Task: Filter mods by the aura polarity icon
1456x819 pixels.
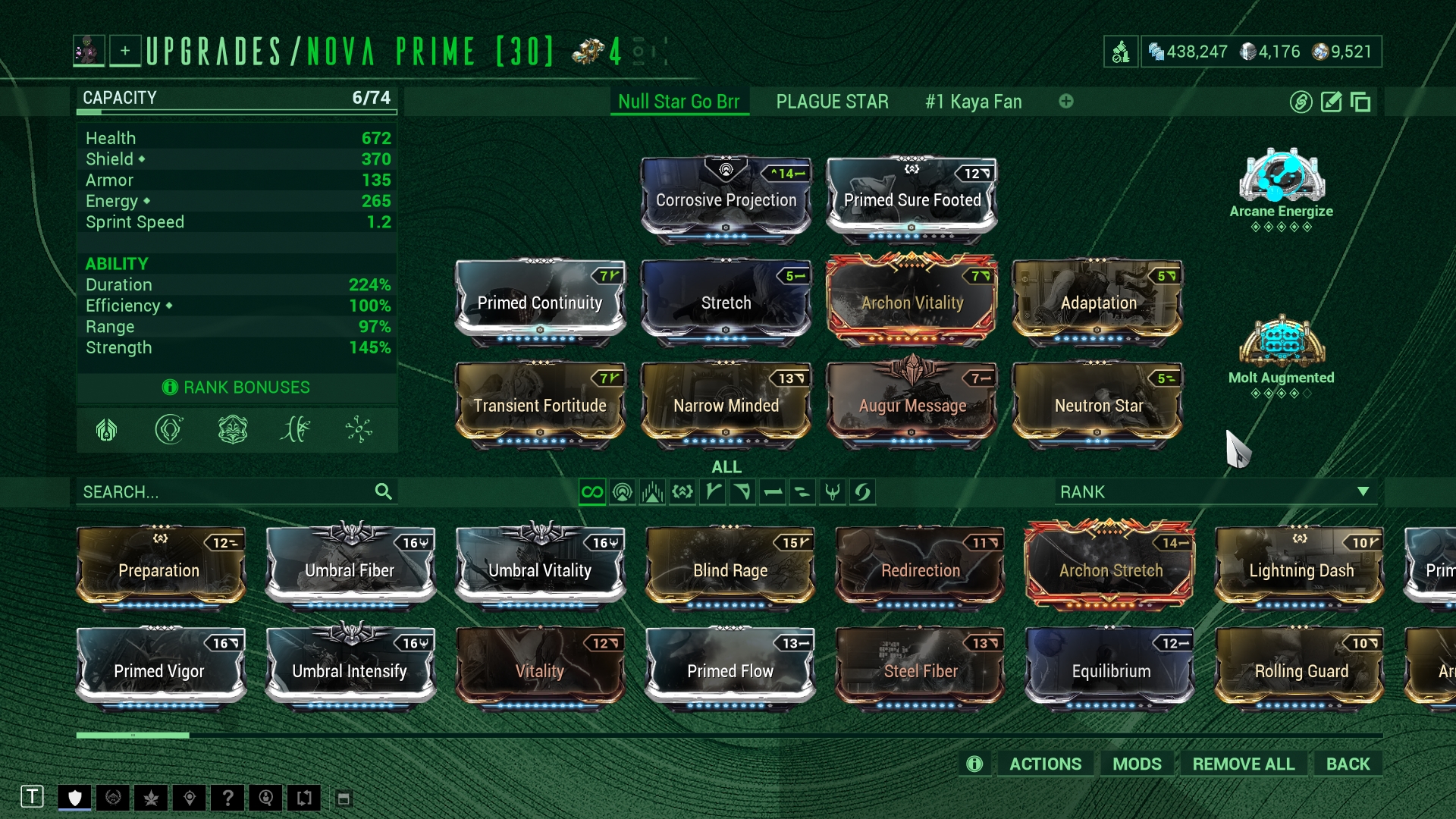Action: [x=622, y=492]
